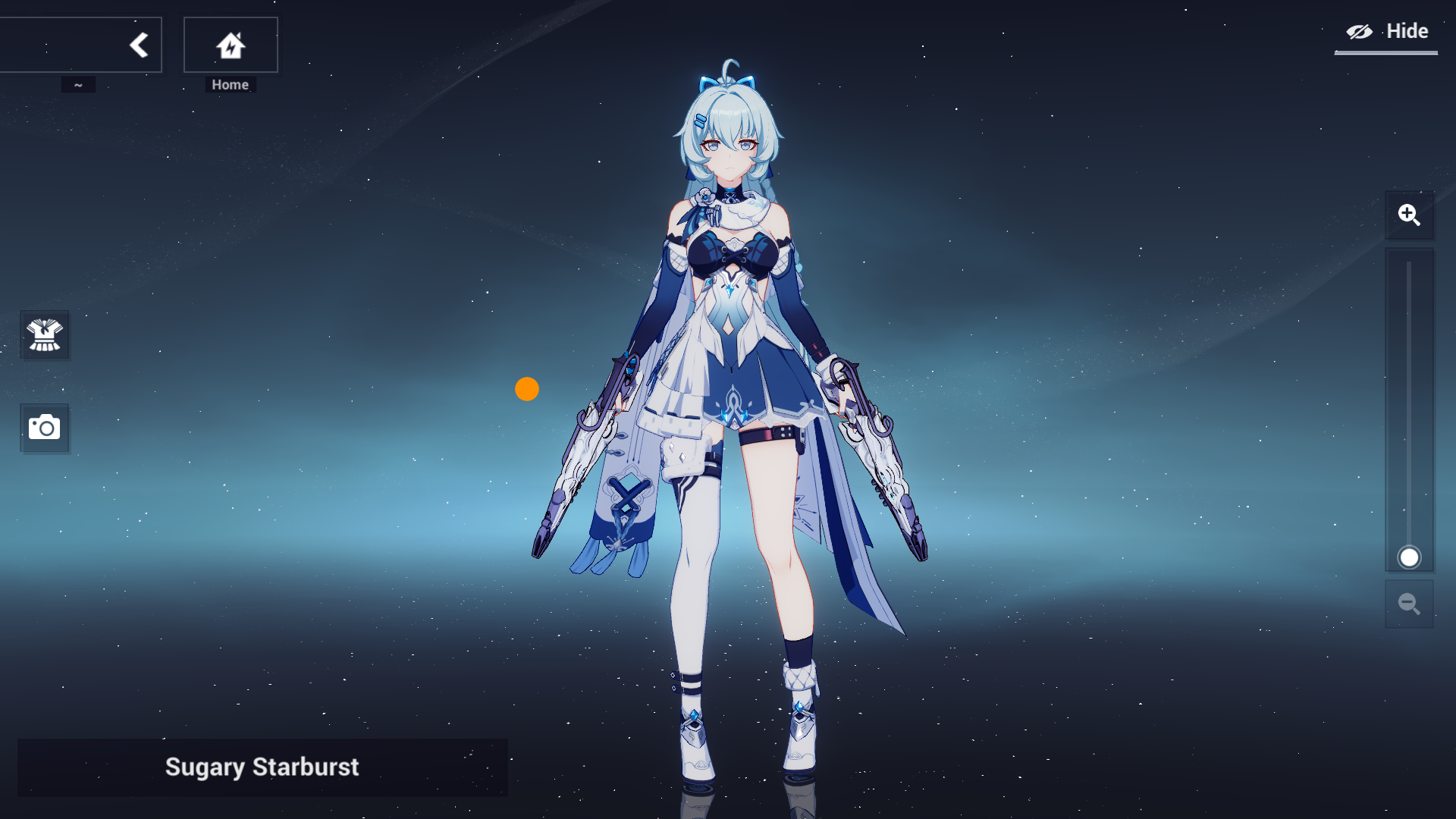The height and width of the screenshot is (819, 1456).
Task: Click the orange dot marker near the character
Action: tap(527, 389)
